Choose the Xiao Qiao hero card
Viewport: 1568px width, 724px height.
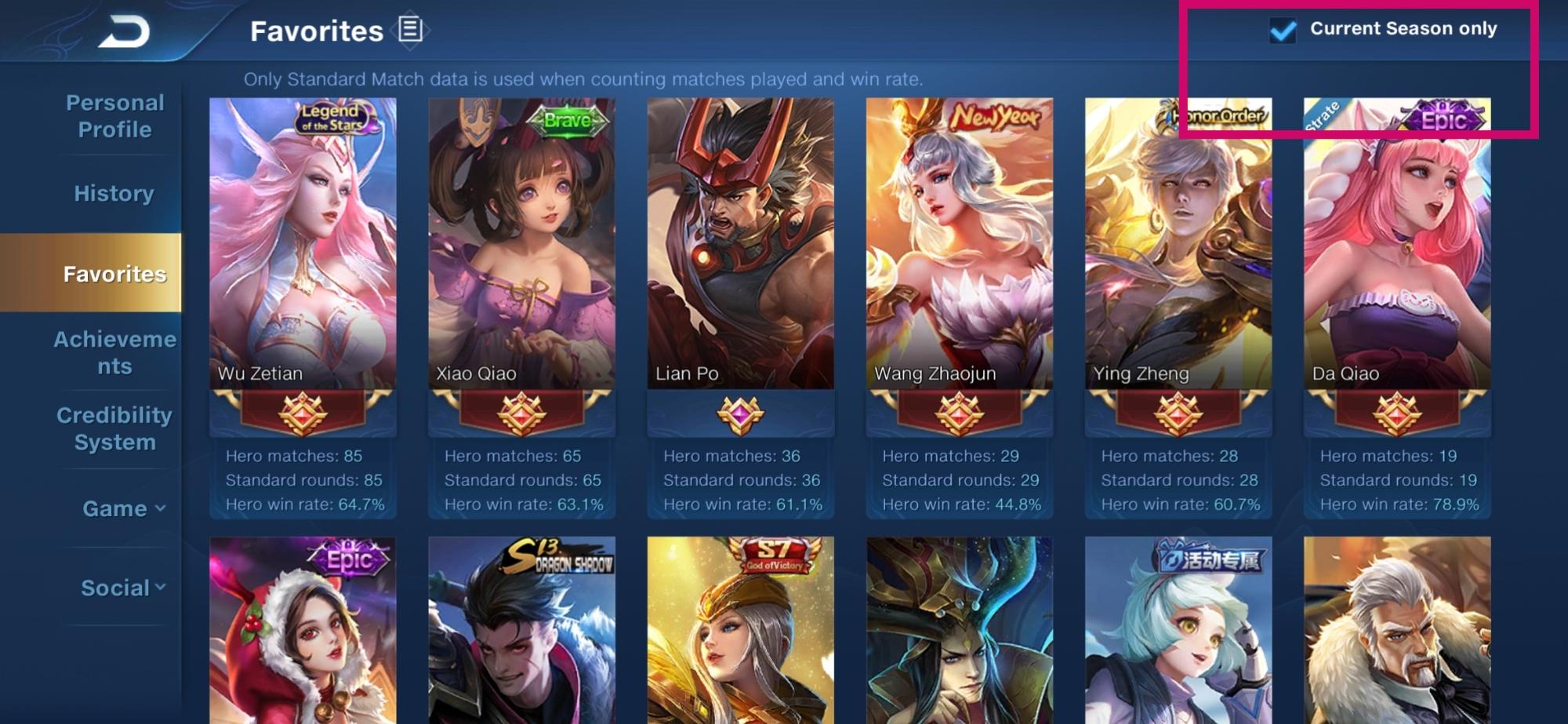coord(521,243)
